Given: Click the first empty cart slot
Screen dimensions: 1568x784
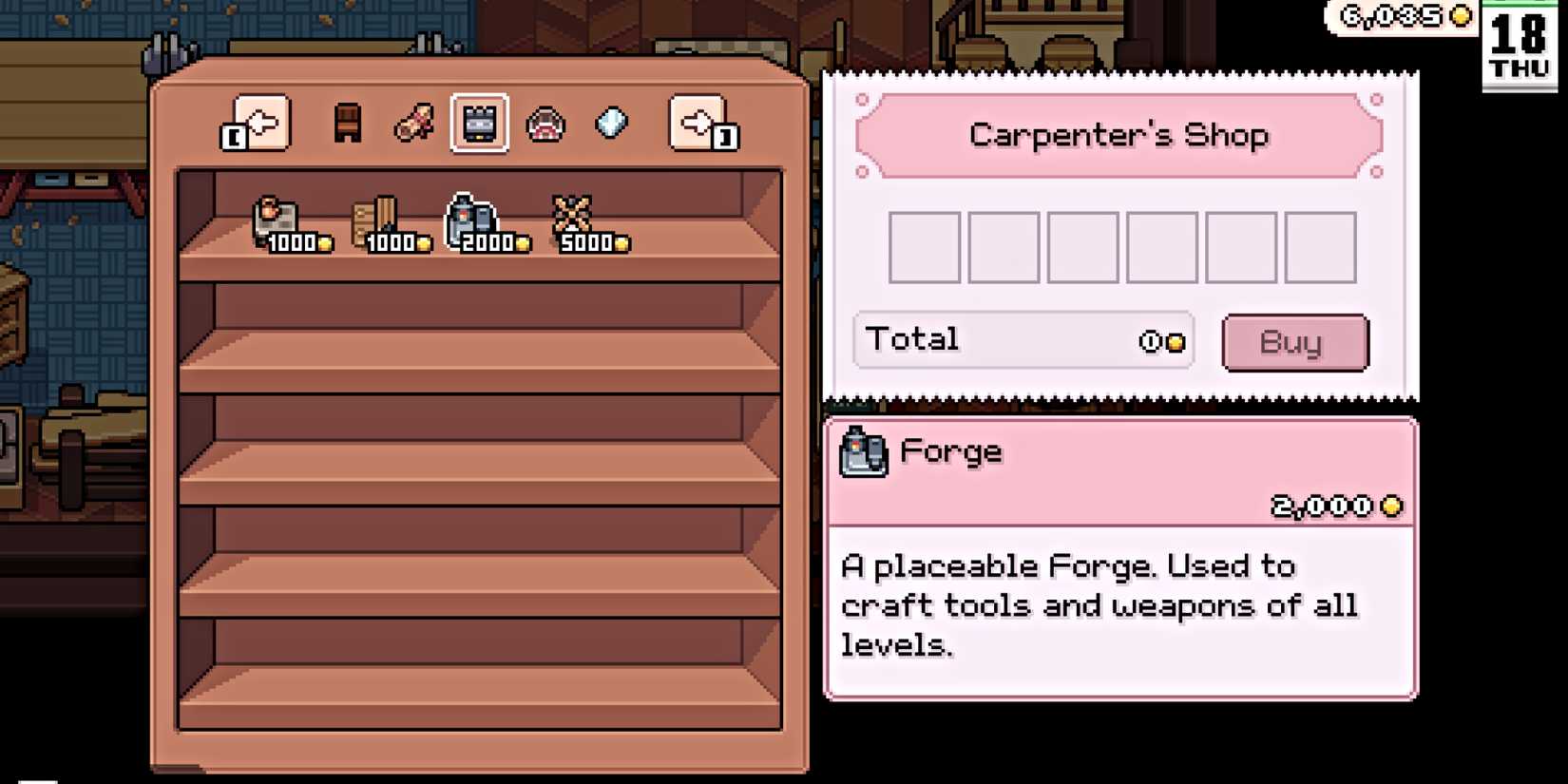Looking at the screenshot, I should (x=923, y=246).
